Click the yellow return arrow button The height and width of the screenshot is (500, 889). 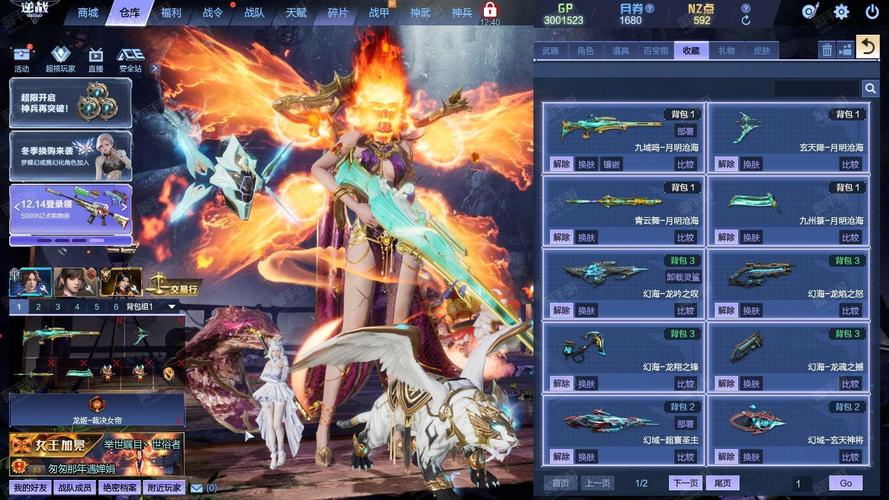click(868, 47)
